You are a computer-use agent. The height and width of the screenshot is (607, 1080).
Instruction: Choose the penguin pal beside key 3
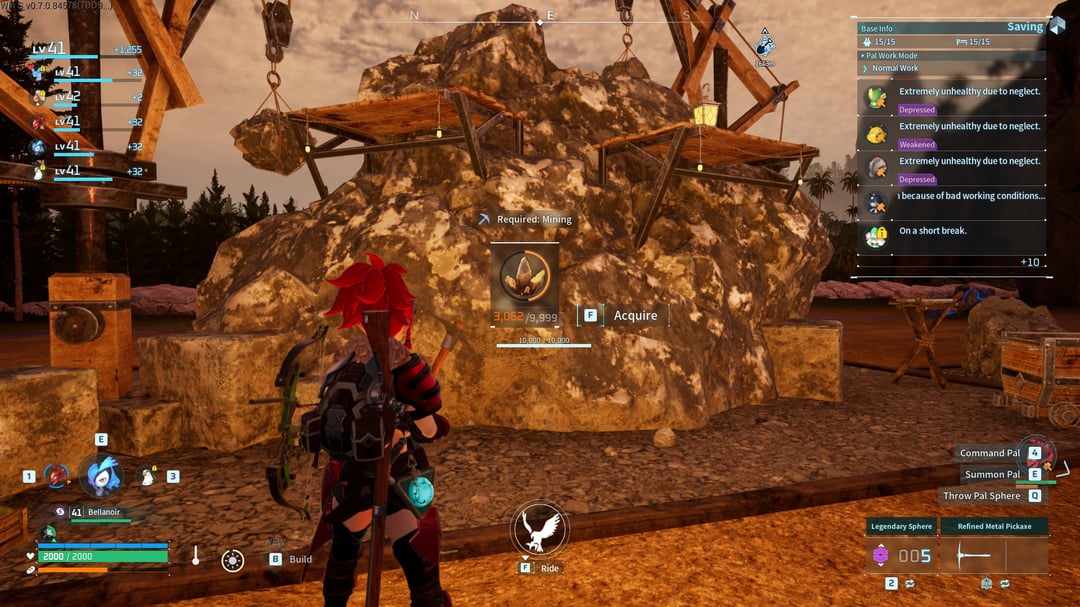pyautogui.click(x=147, y=476)
